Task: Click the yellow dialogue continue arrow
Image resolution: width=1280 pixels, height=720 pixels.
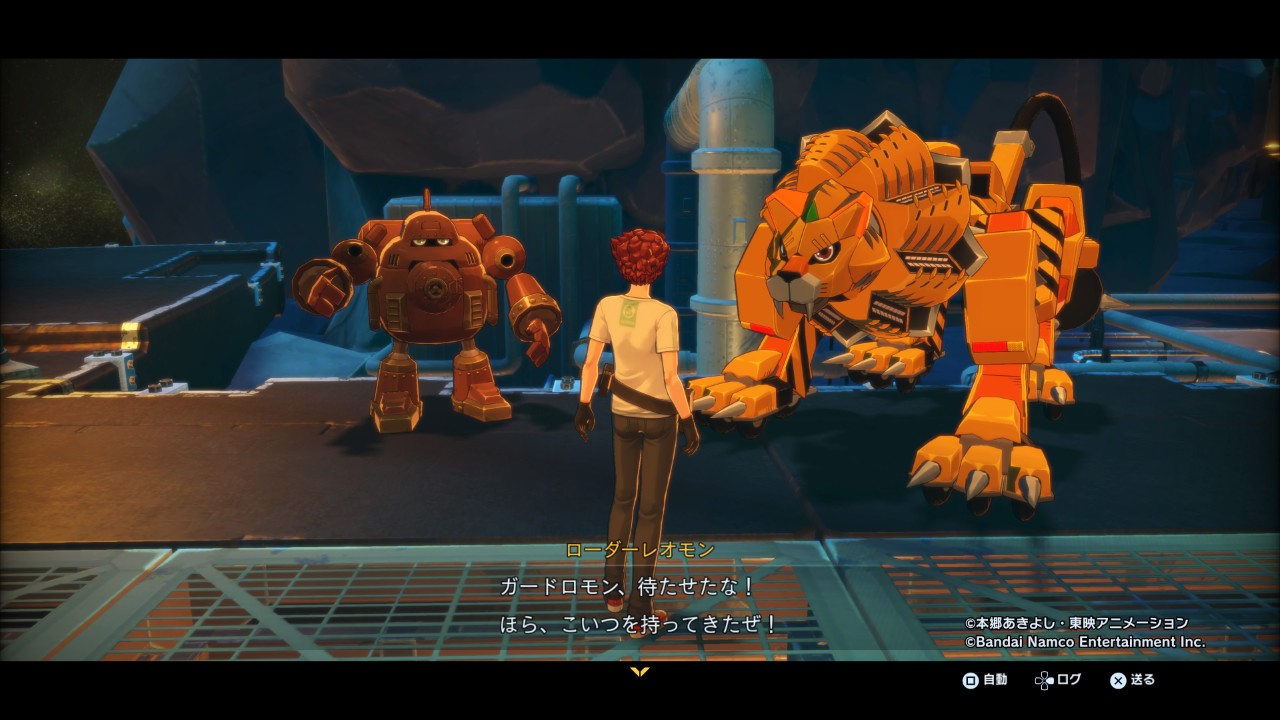Action: click(640, 671)
